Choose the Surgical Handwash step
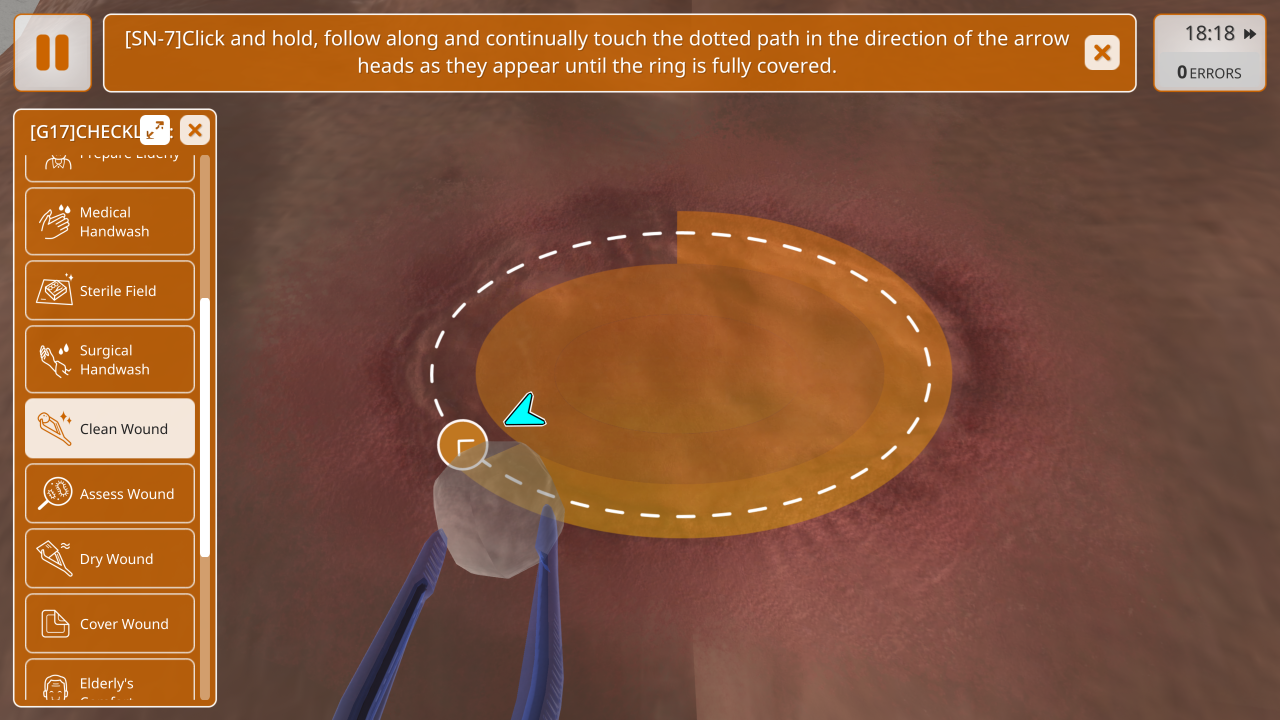Viewport: 1280px width, 720px height. pyautogui.click(x=110, y=360)
